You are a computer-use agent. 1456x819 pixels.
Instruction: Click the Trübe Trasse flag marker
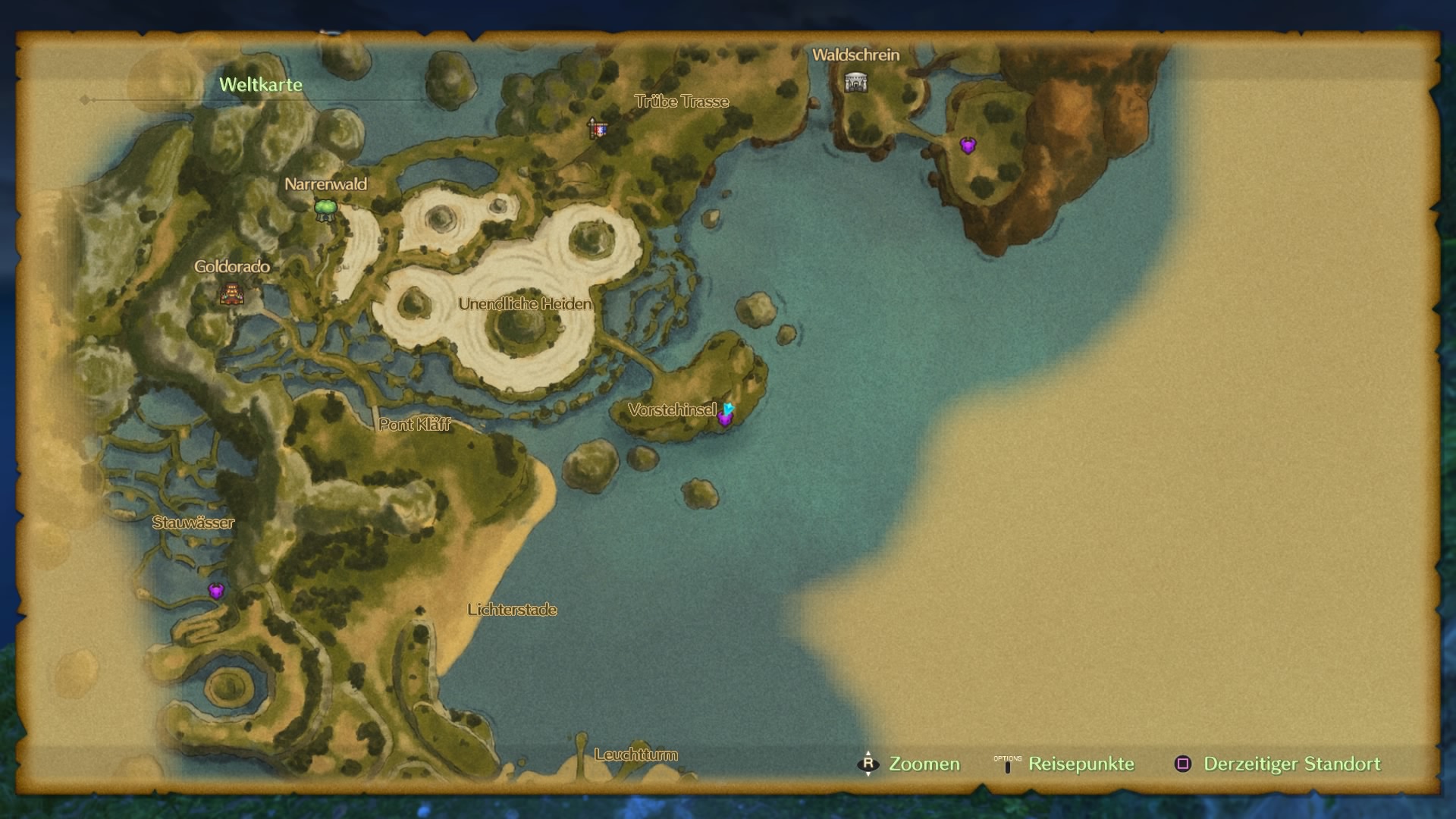coord(598,129)
